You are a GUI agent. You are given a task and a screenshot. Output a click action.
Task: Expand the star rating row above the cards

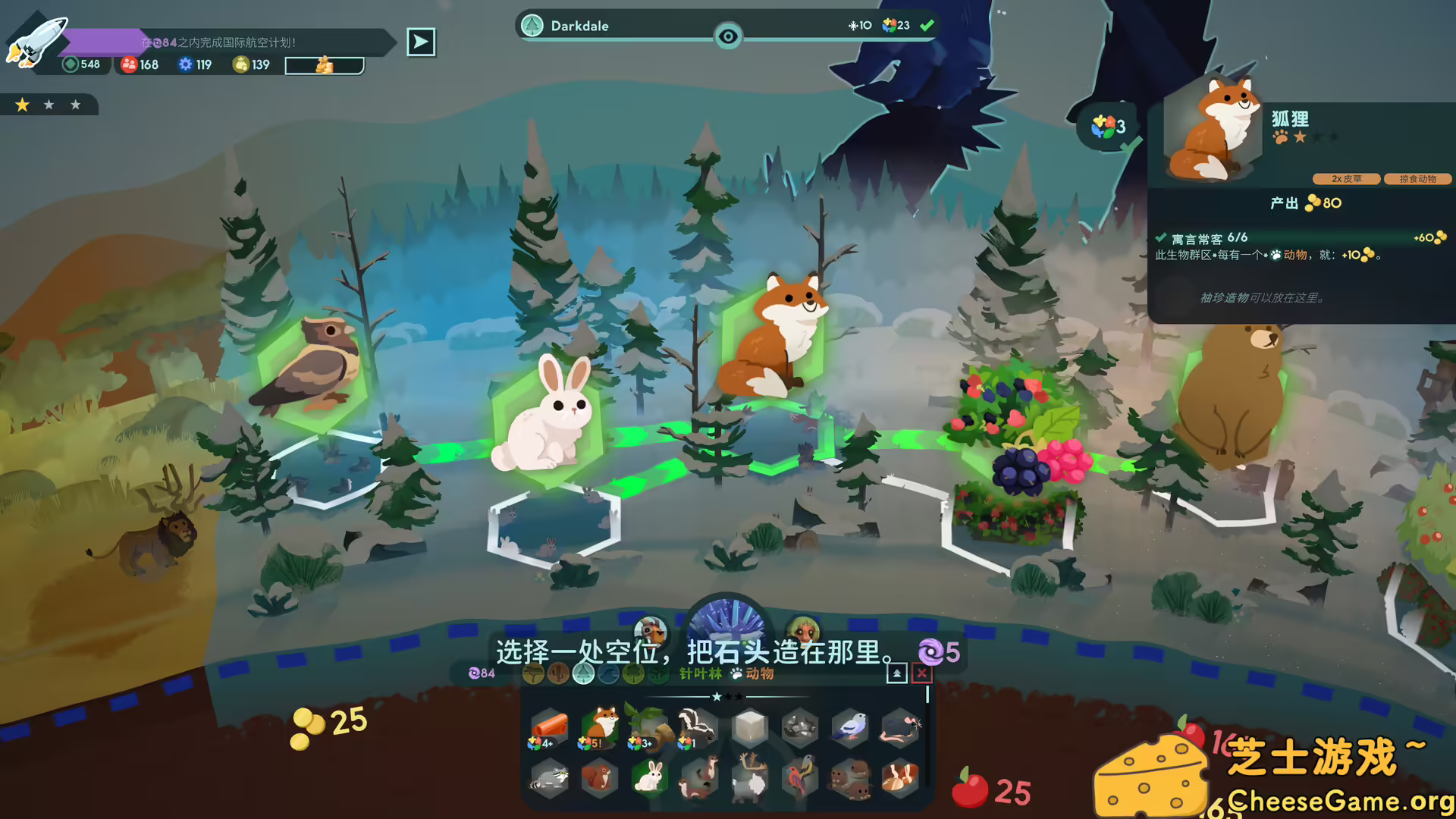click(728, 697)
